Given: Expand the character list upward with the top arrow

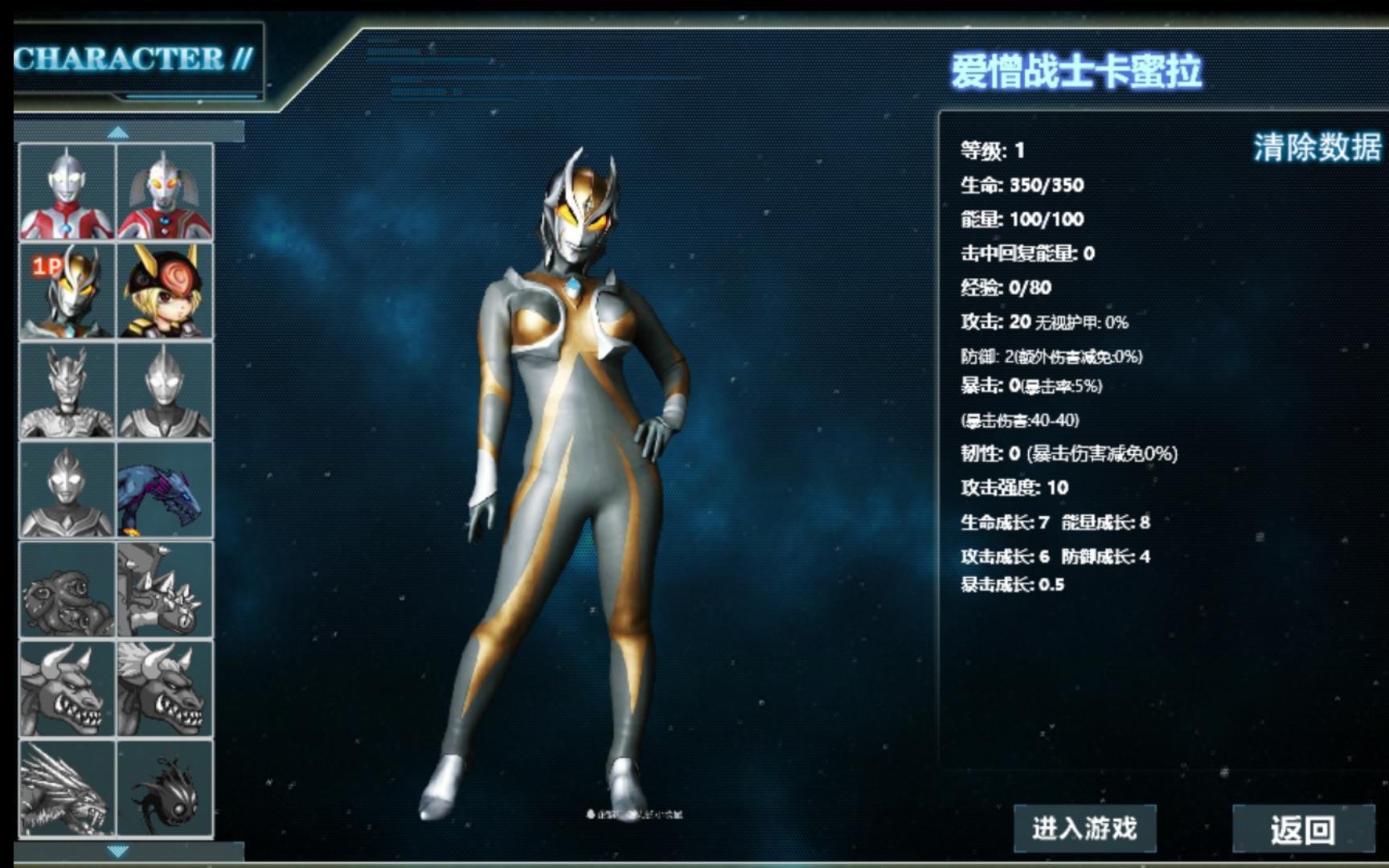Looking at the screenshot, I should tap(119, 133).
